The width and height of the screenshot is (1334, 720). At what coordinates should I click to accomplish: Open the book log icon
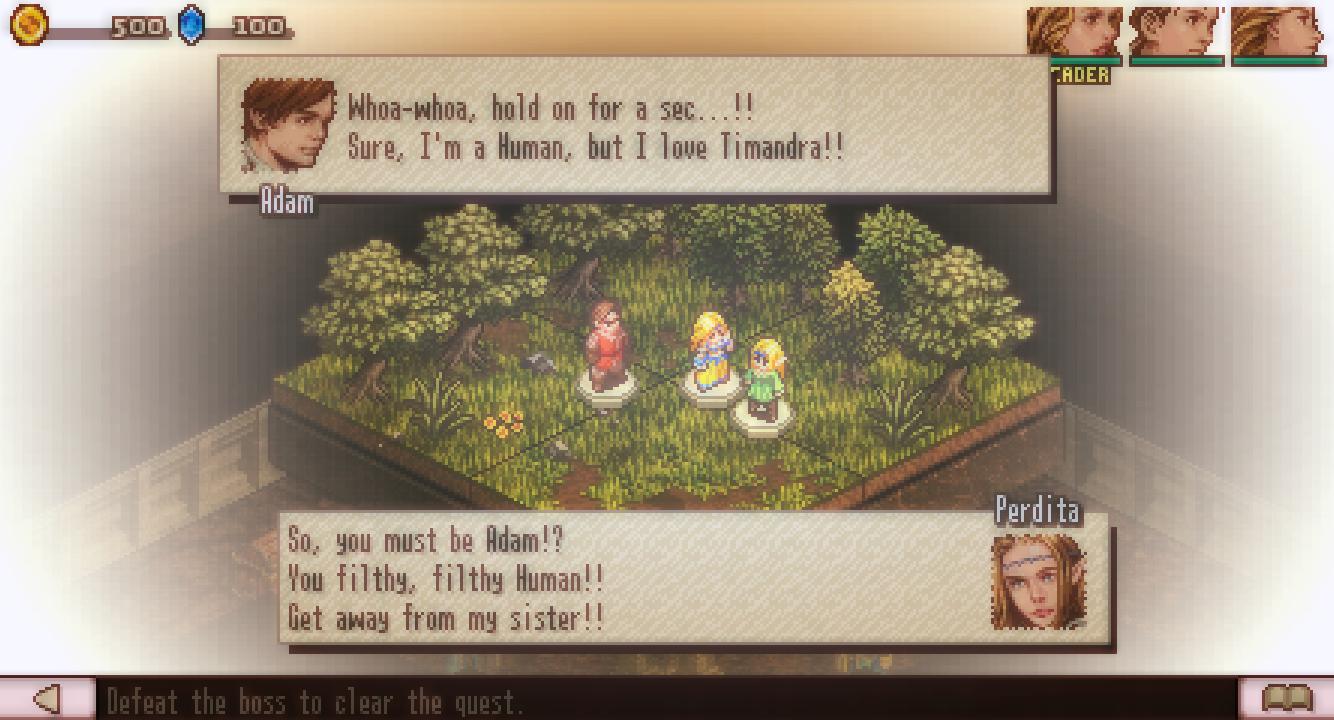tap(1286, 699)
